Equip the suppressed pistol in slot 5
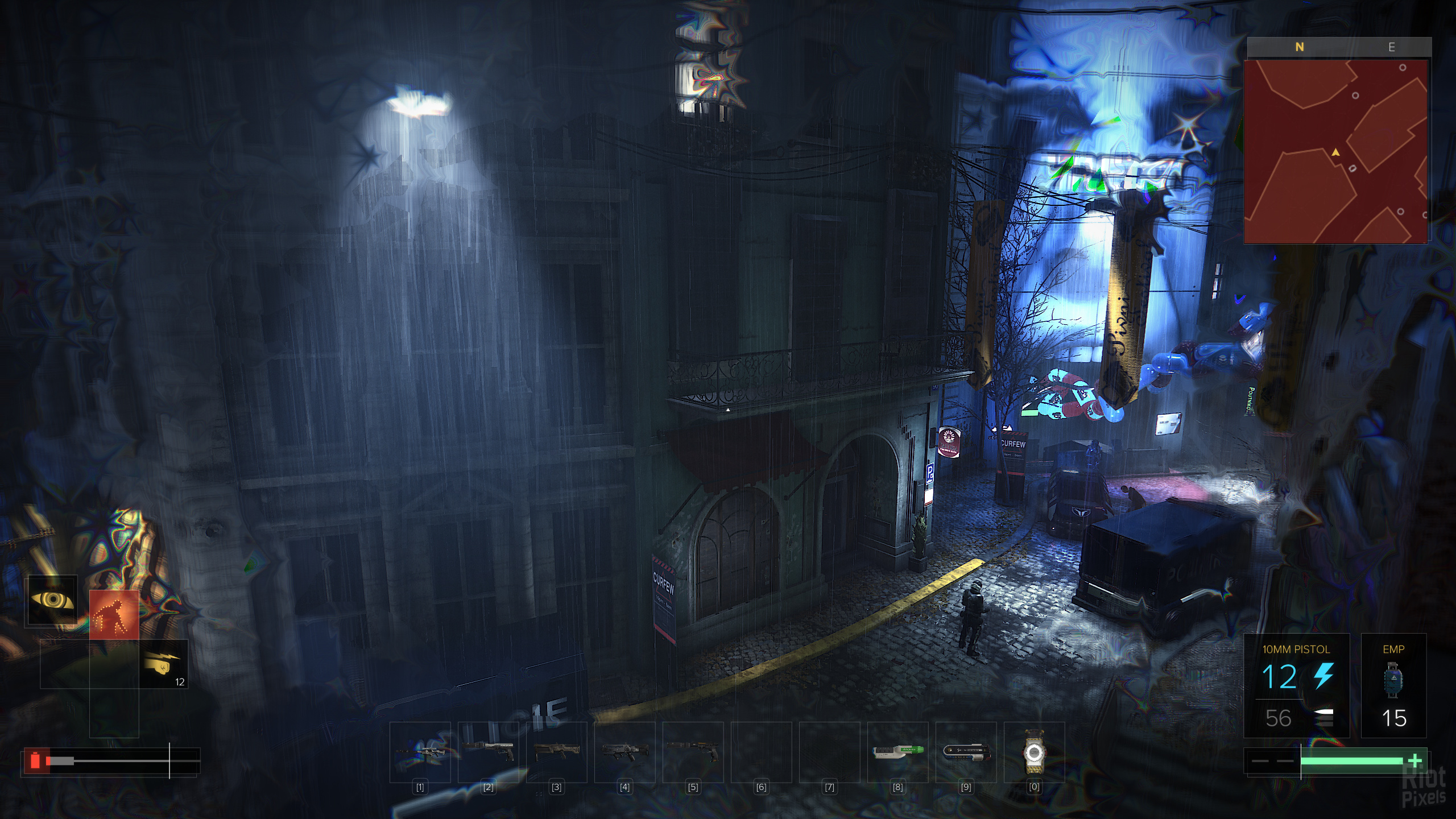 point(693,752)
